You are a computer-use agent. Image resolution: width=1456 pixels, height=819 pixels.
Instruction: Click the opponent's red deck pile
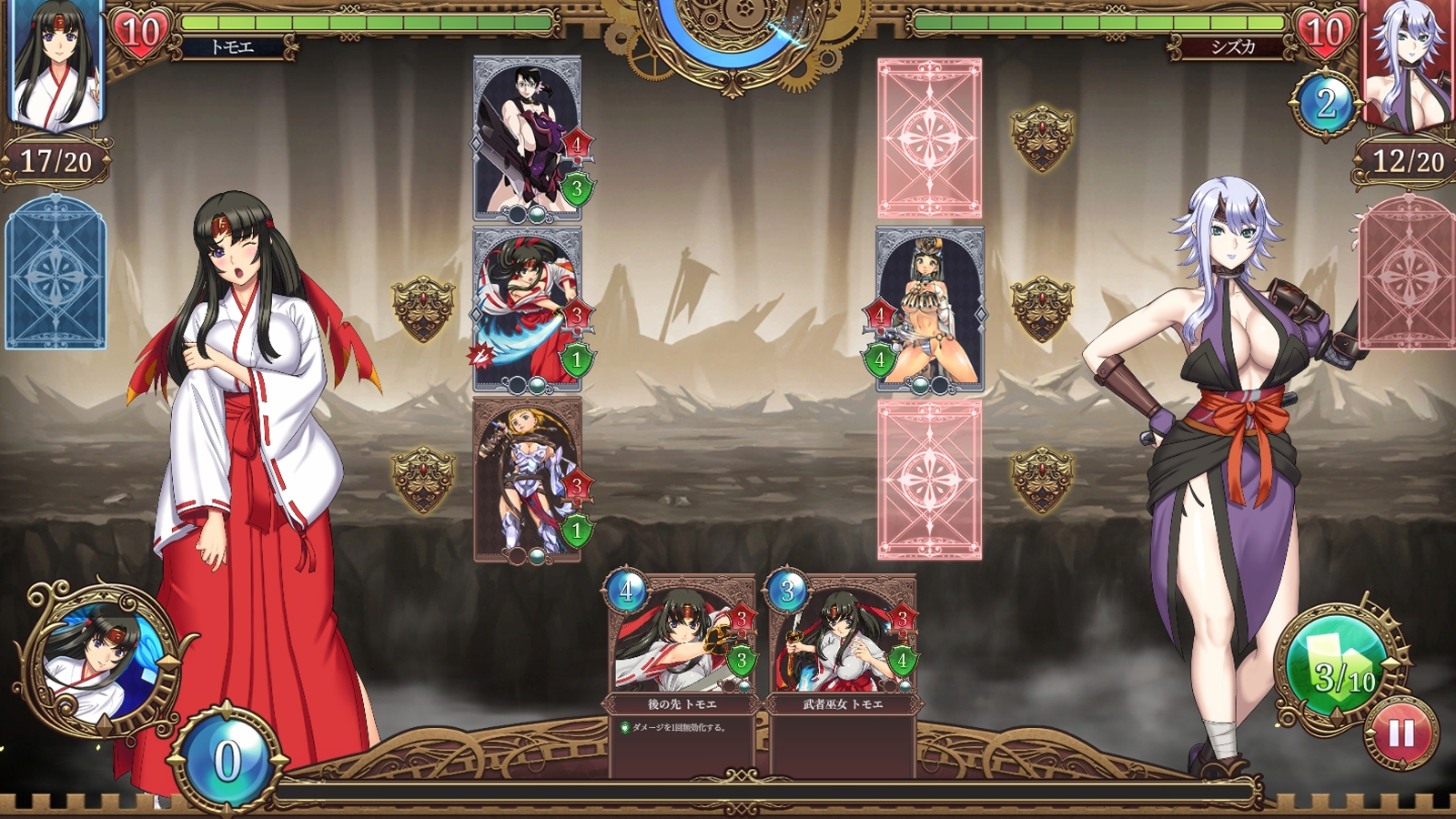(1406, 273)
